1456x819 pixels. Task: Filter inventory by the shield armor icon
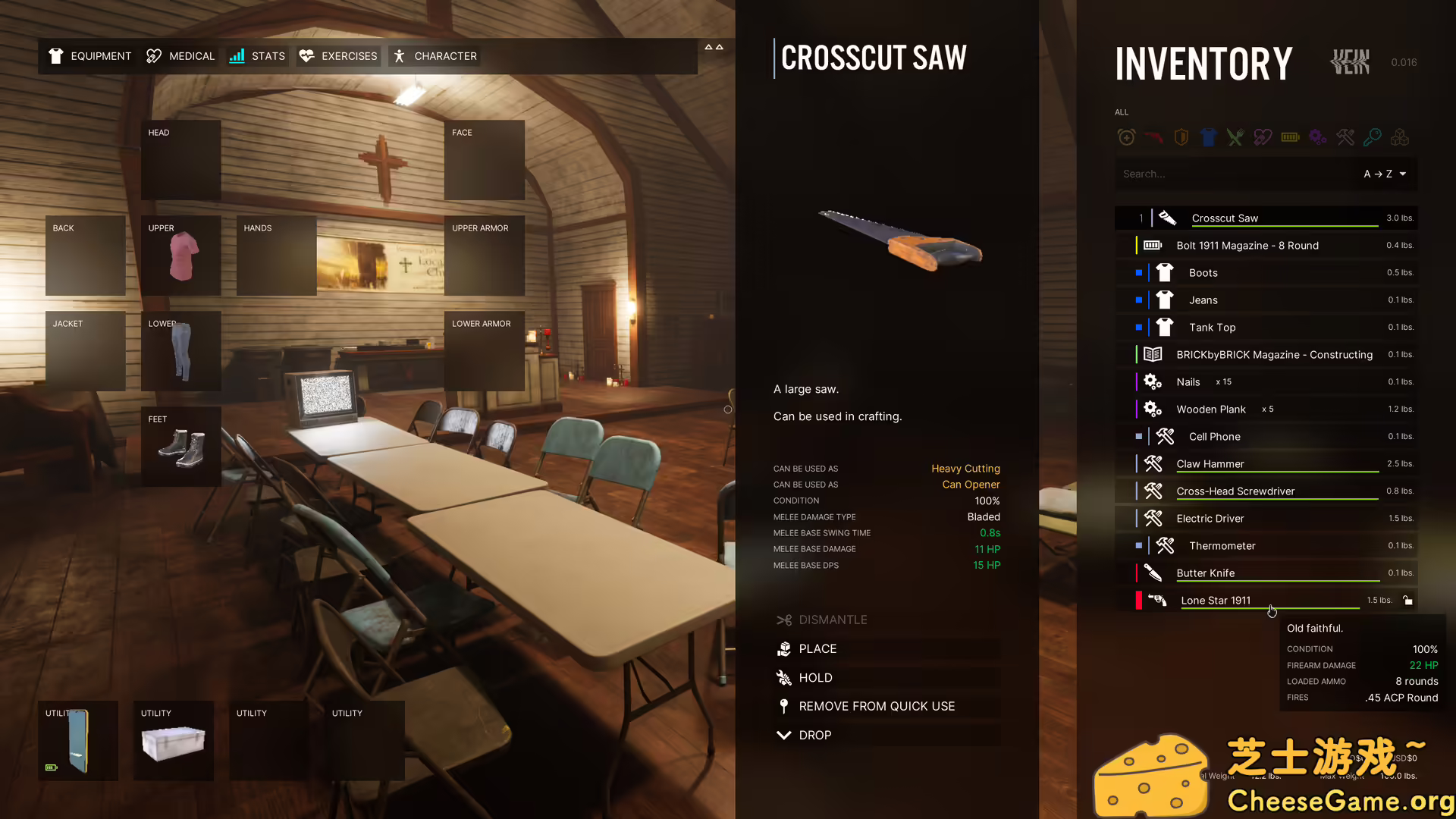(x=1181, y=137)
